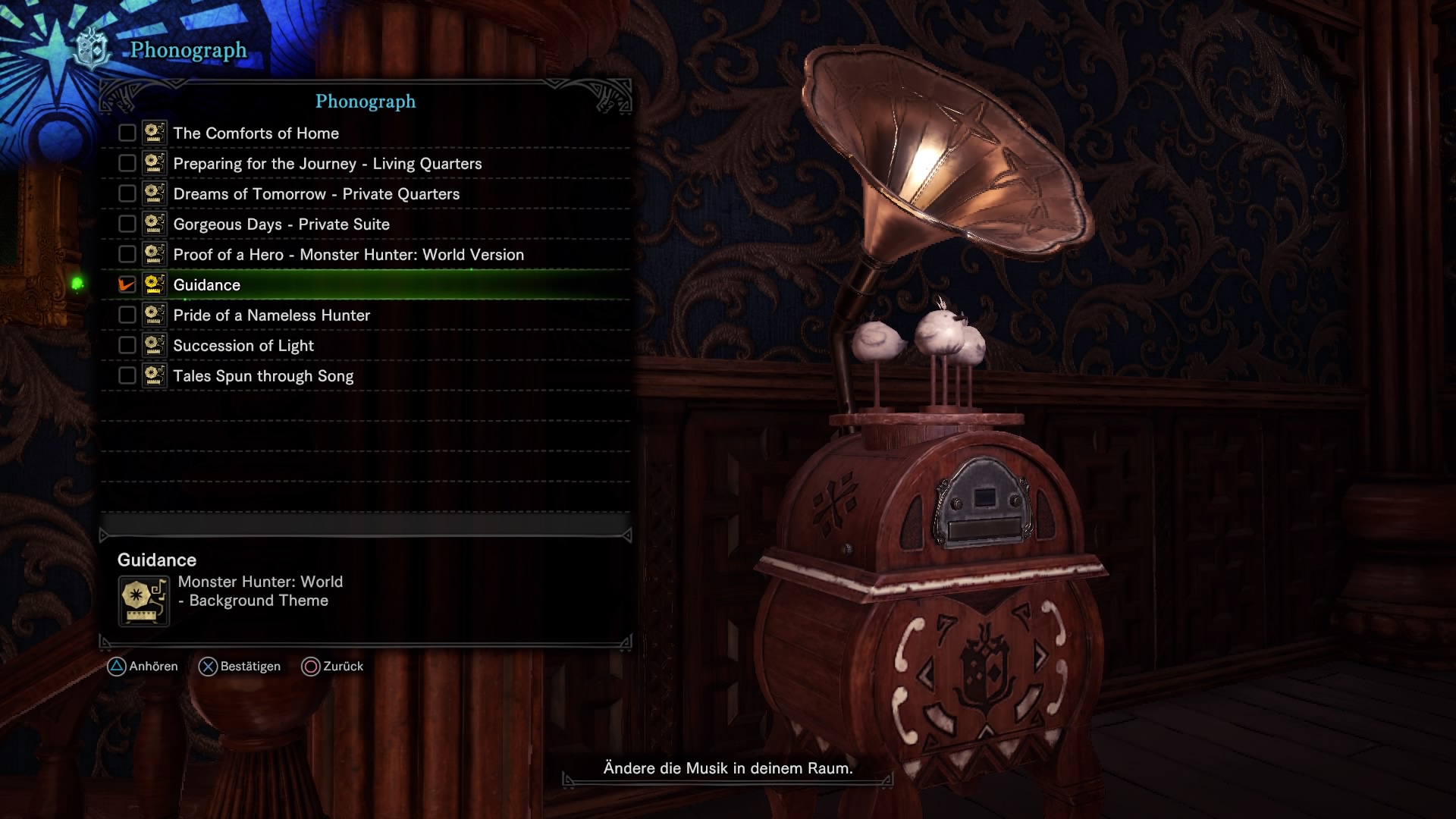Tick the checkbox beside Gorgeous Days - Private Suite
This screenshot has width=1456, height=819.
(127, 224)
